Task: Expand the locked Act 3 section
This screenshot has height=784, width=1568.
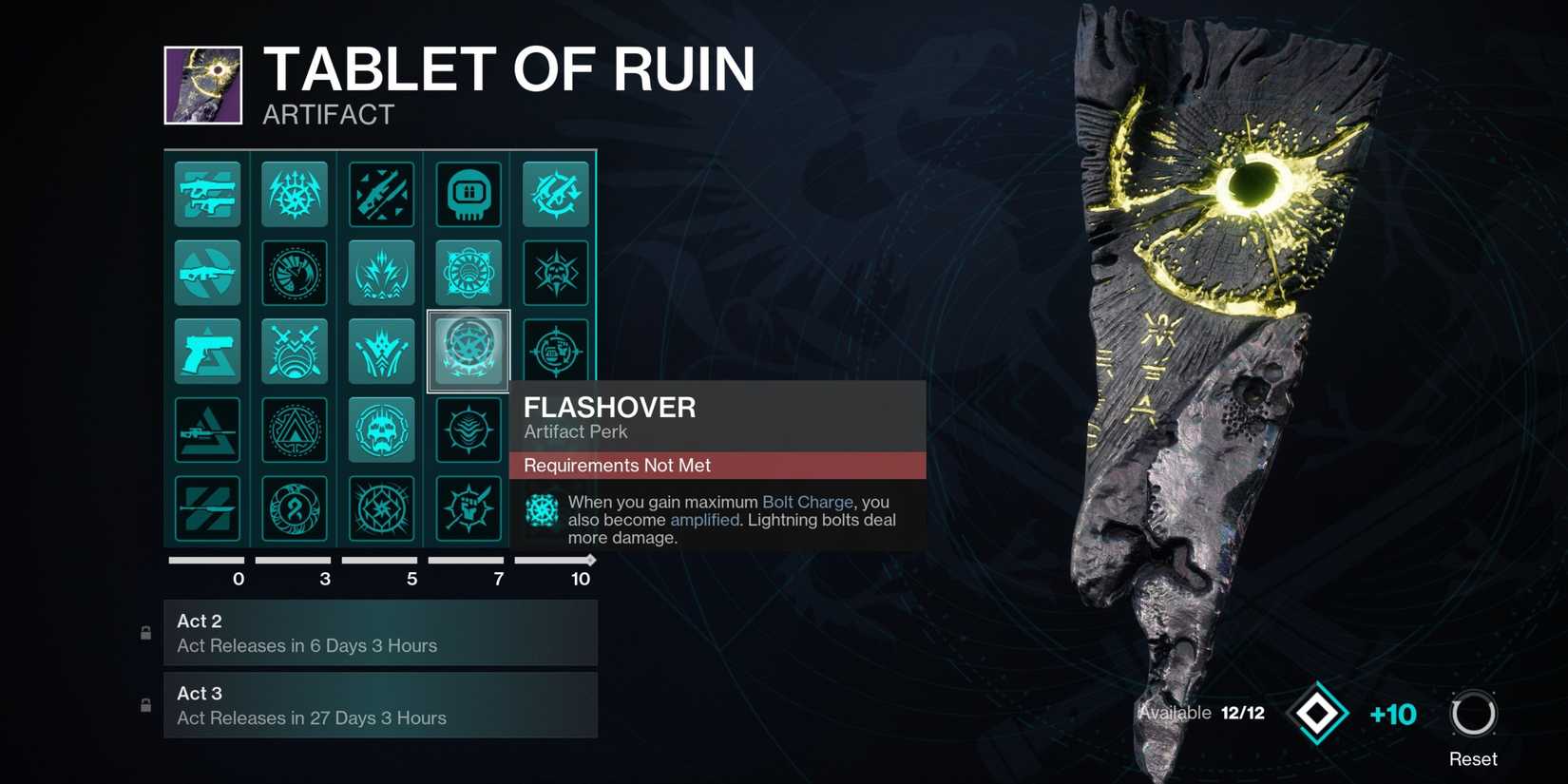Action: coord(380,705)
